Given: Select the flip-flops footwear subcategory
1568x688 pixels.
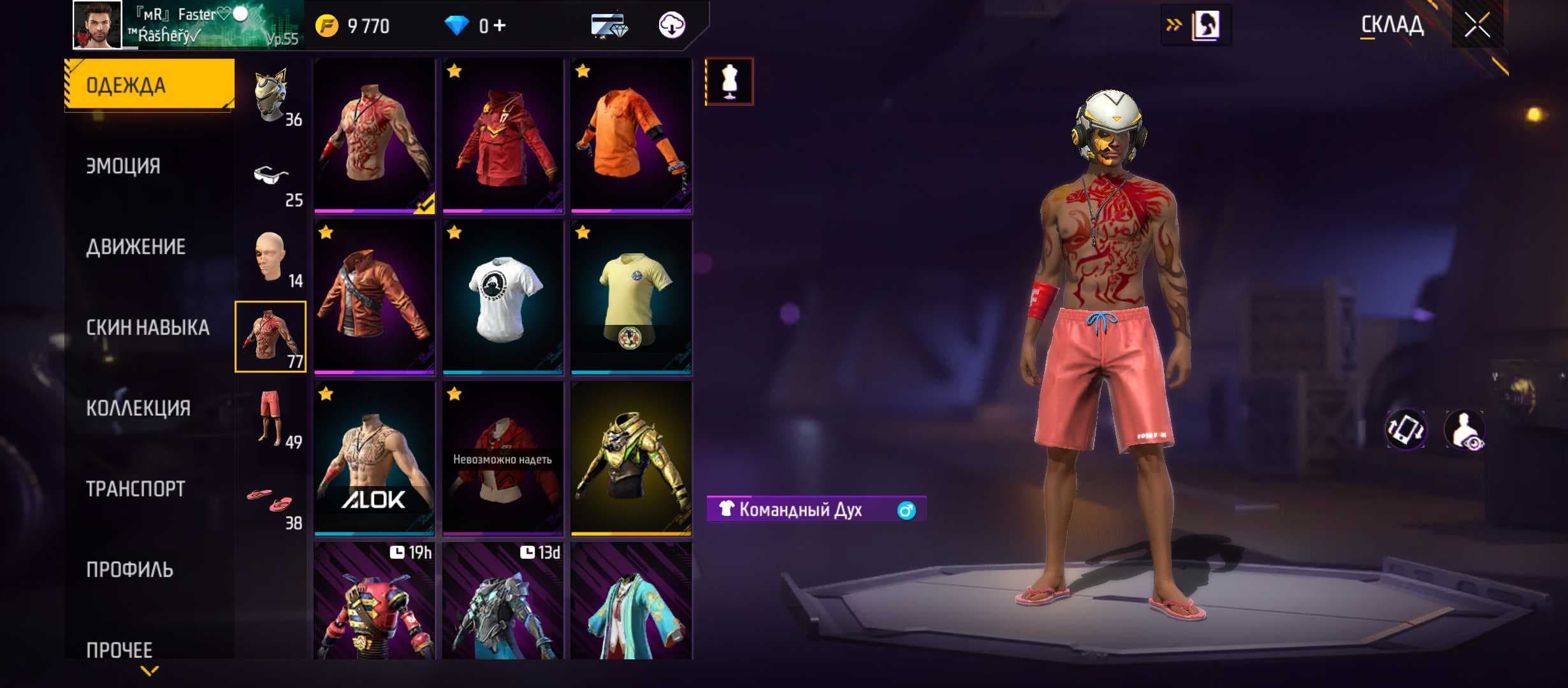Looking at the screenshot, I should (271, 499).
